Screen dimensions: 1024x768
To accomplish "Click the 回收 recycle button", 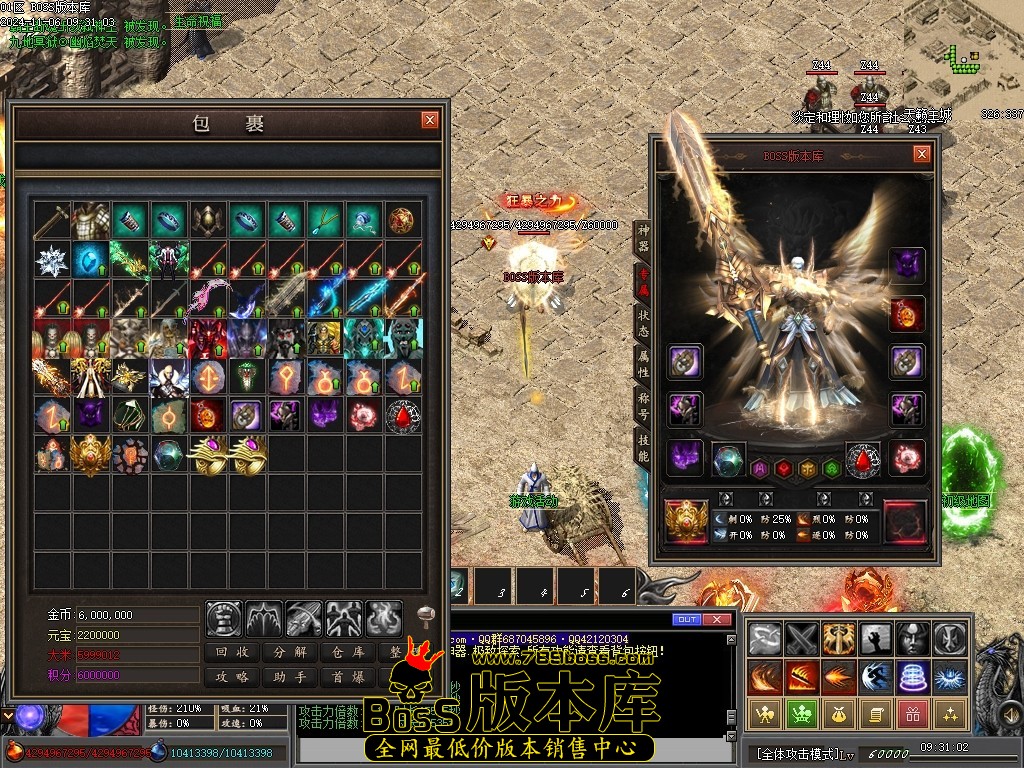I will [233, 652].
